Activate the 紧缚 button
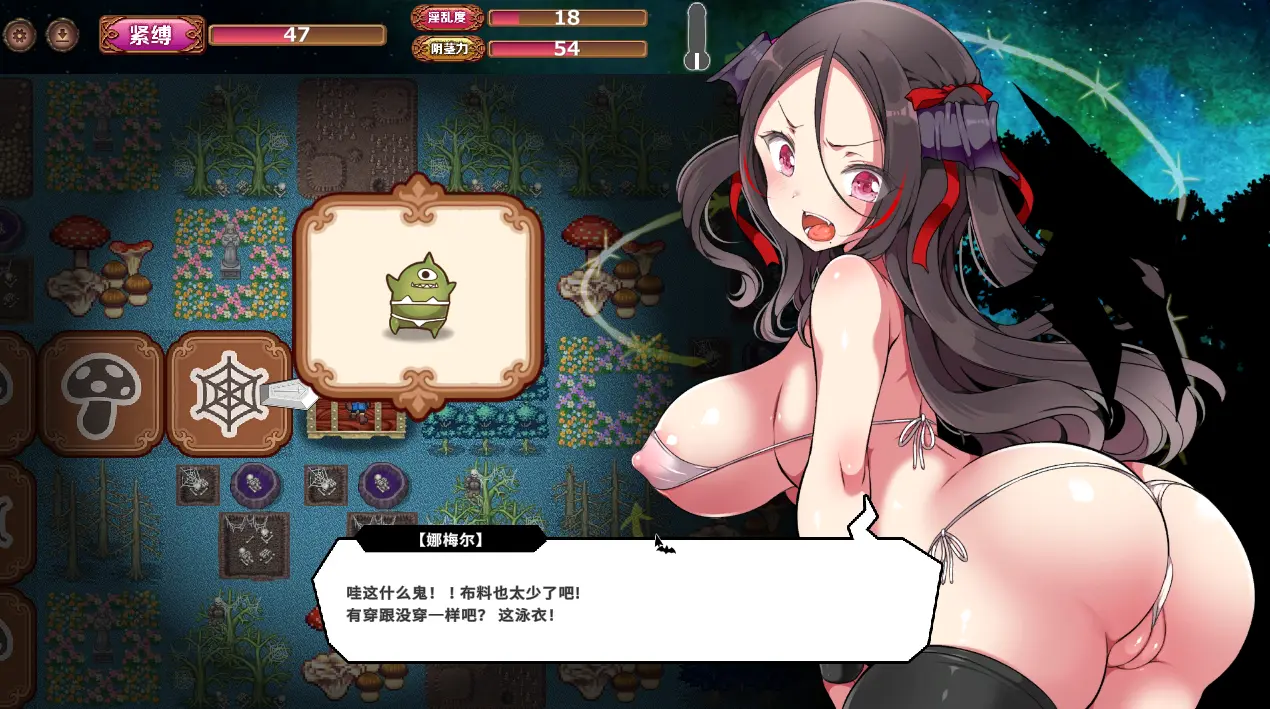1270x709 pixels. 152,35
